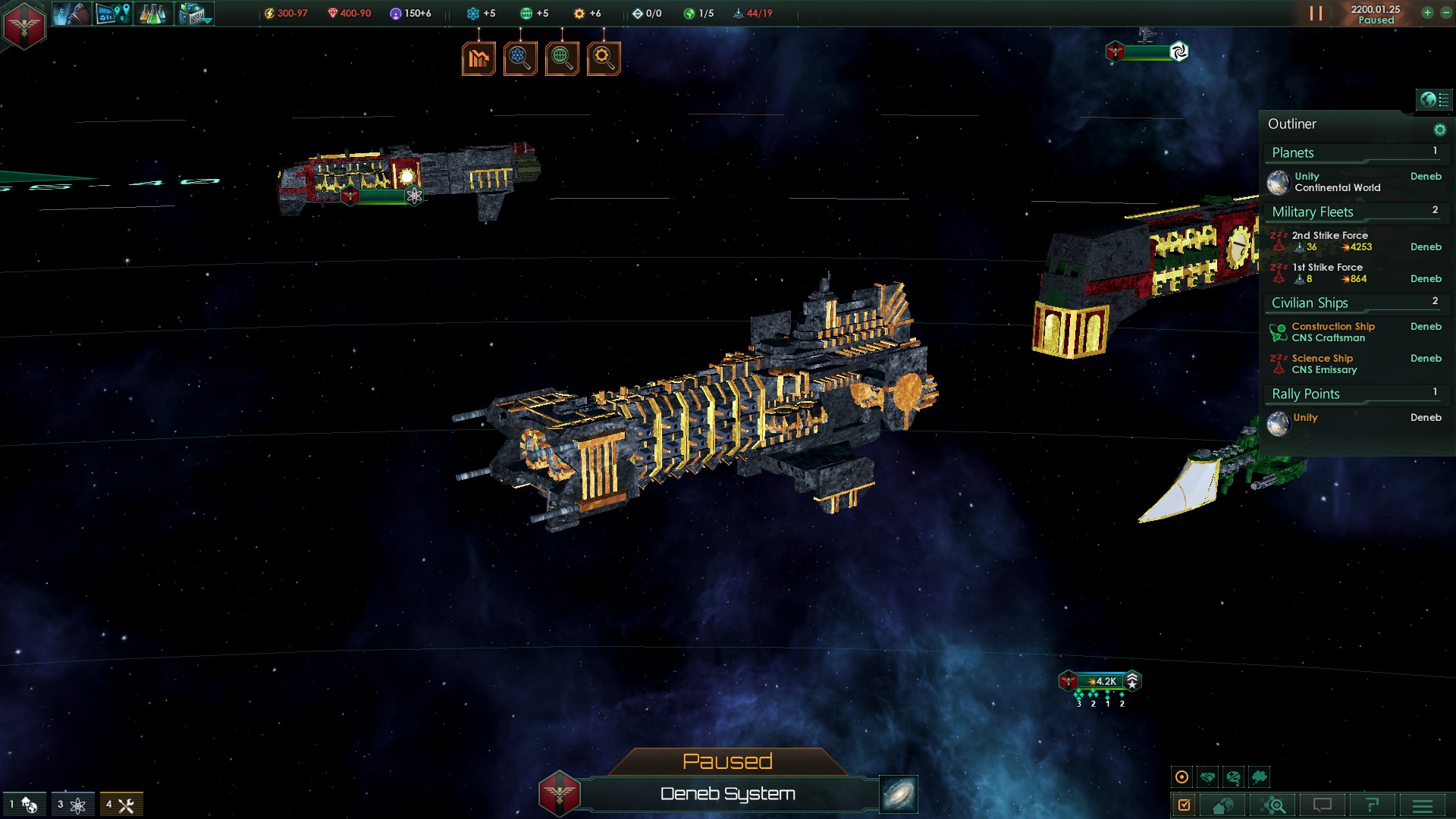This screenshot has height=819, width=1456.
Task: Click the Deneb System name bar
Action: (x=726, y=794)
